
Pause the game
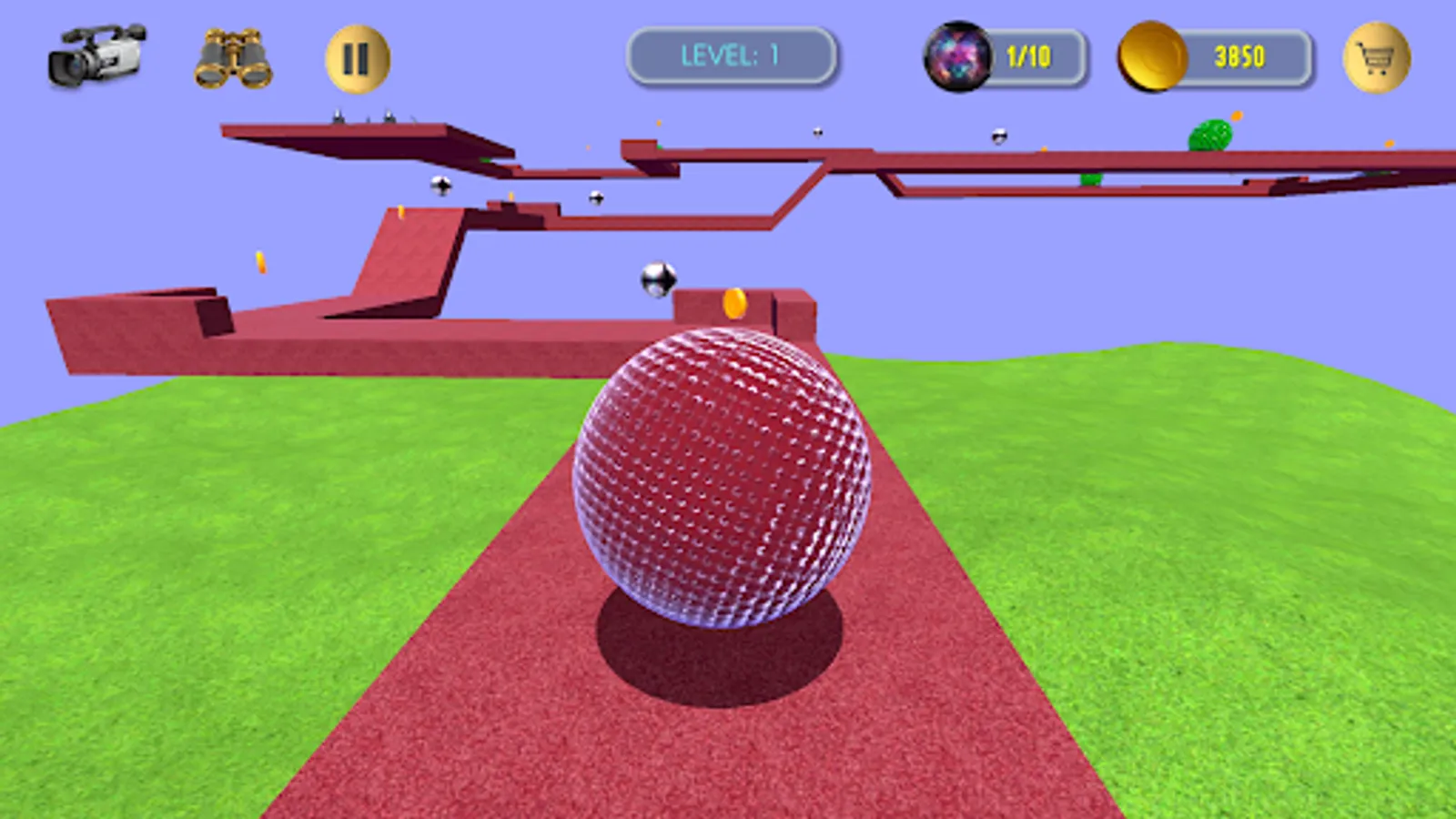click(x=356, y=56)
